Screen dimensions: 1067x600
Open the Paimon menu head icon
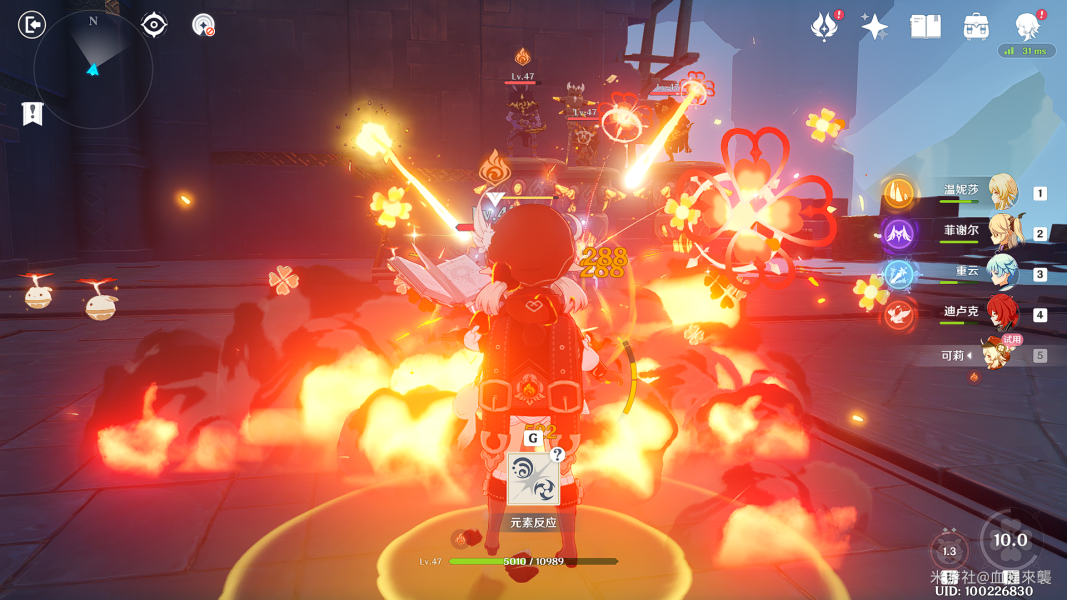[x=1028, y=26]
